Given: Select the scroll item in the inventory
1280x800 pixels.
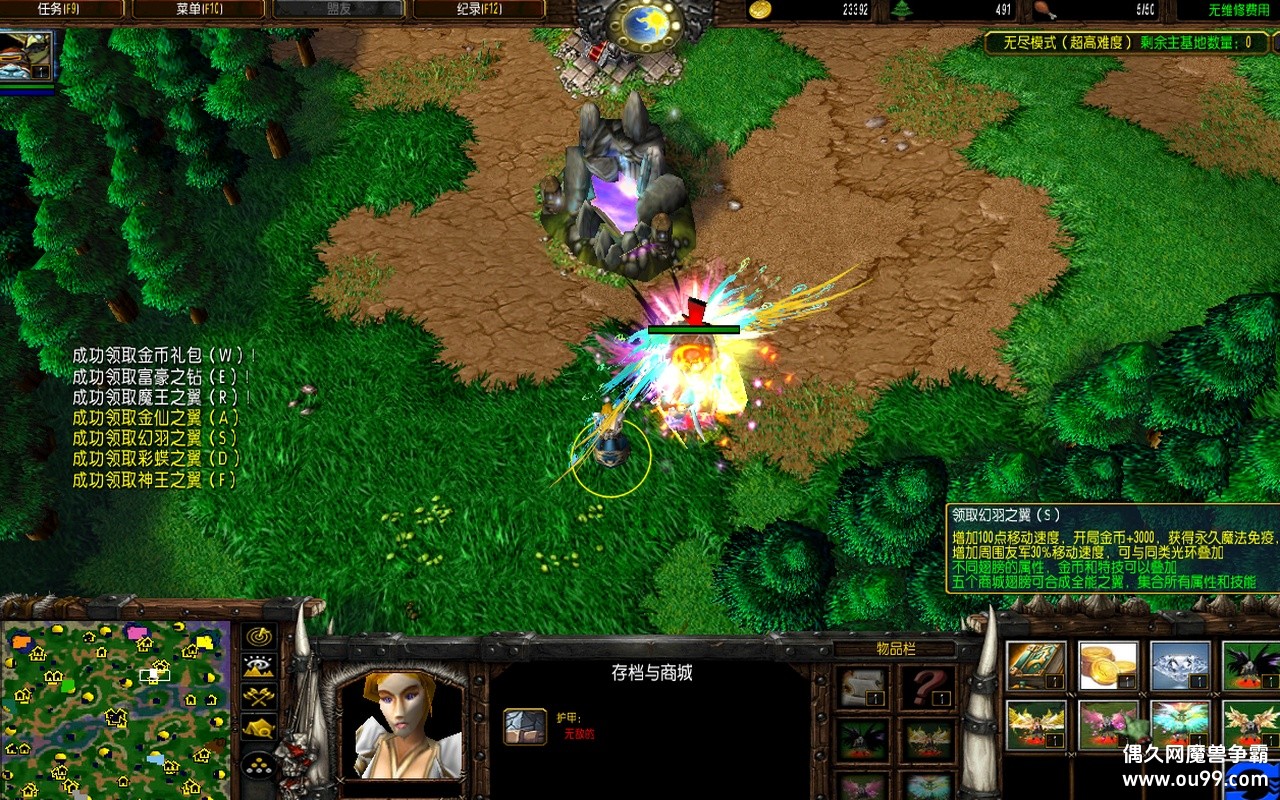Looking at the screenshot, I should (861, 686).
